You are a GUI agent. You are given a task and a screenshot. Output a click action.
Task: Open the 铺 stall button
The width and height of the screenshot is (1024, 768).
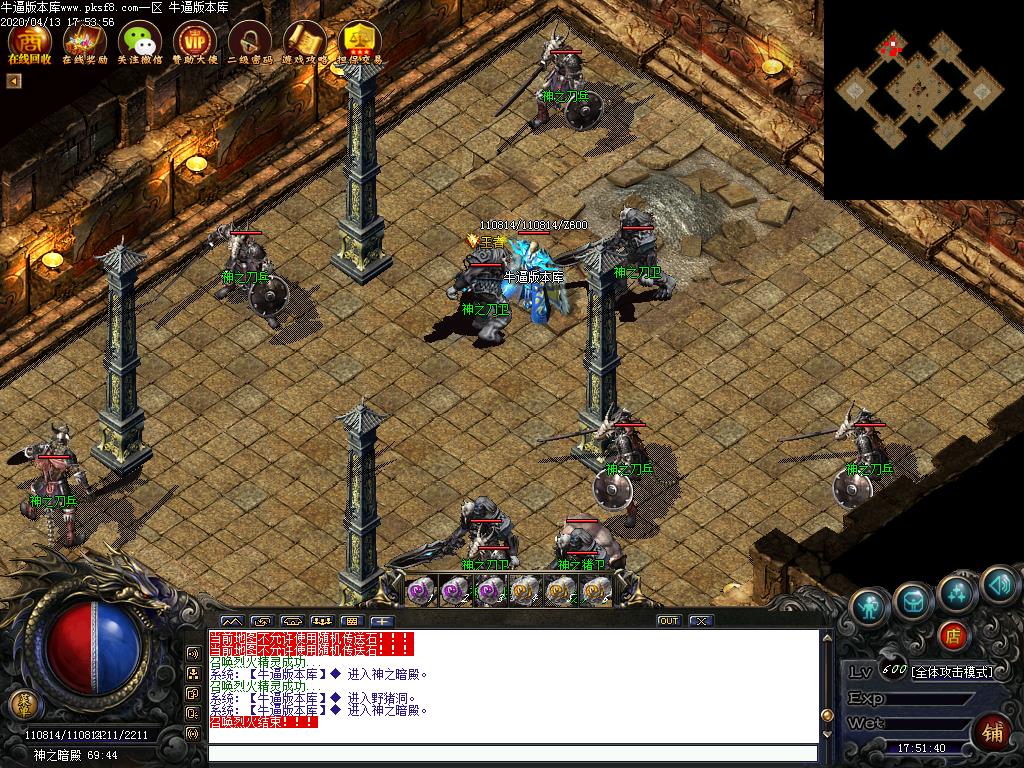tap(993, 732)
